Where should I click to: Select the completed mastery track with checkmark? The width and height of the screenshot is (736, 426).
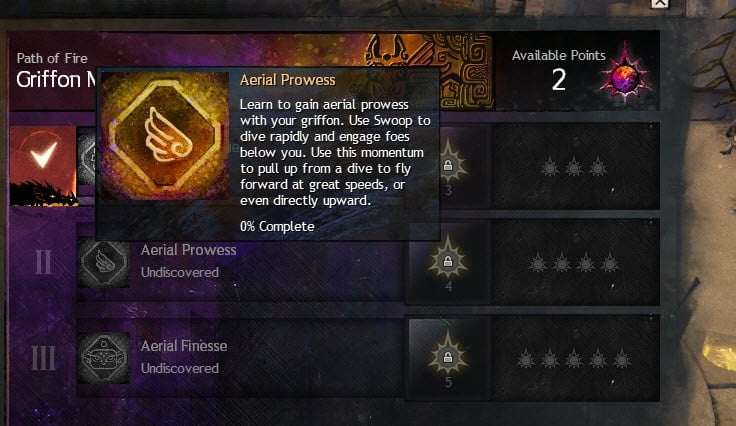(x=40, y=157)
